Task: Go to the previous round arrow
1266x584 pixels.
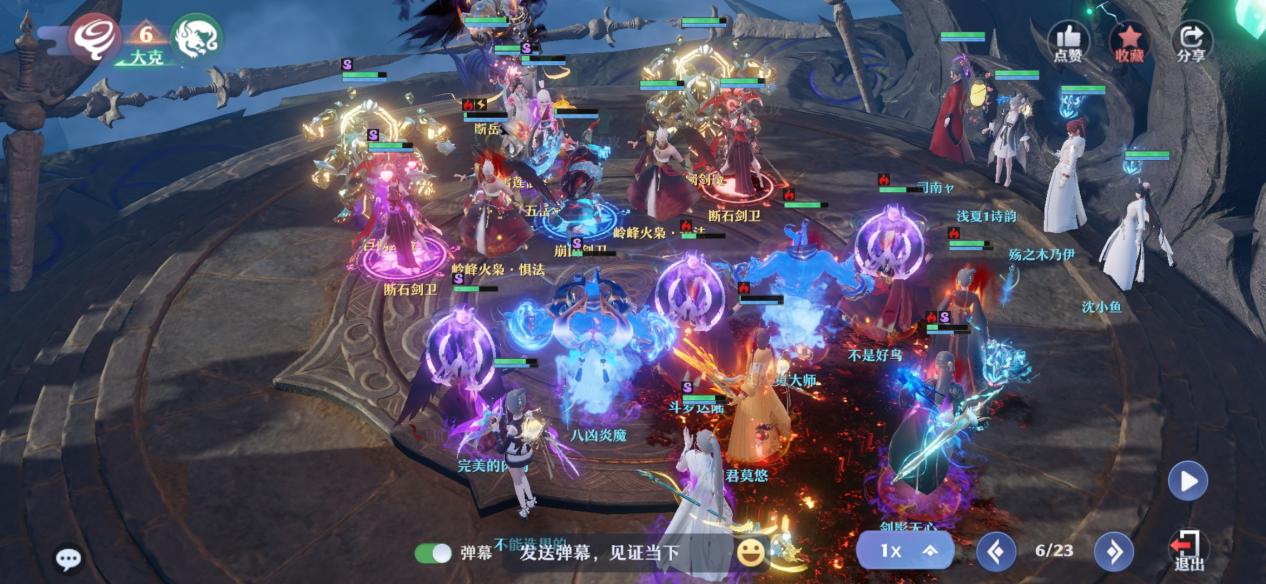Action: [995, 551]
